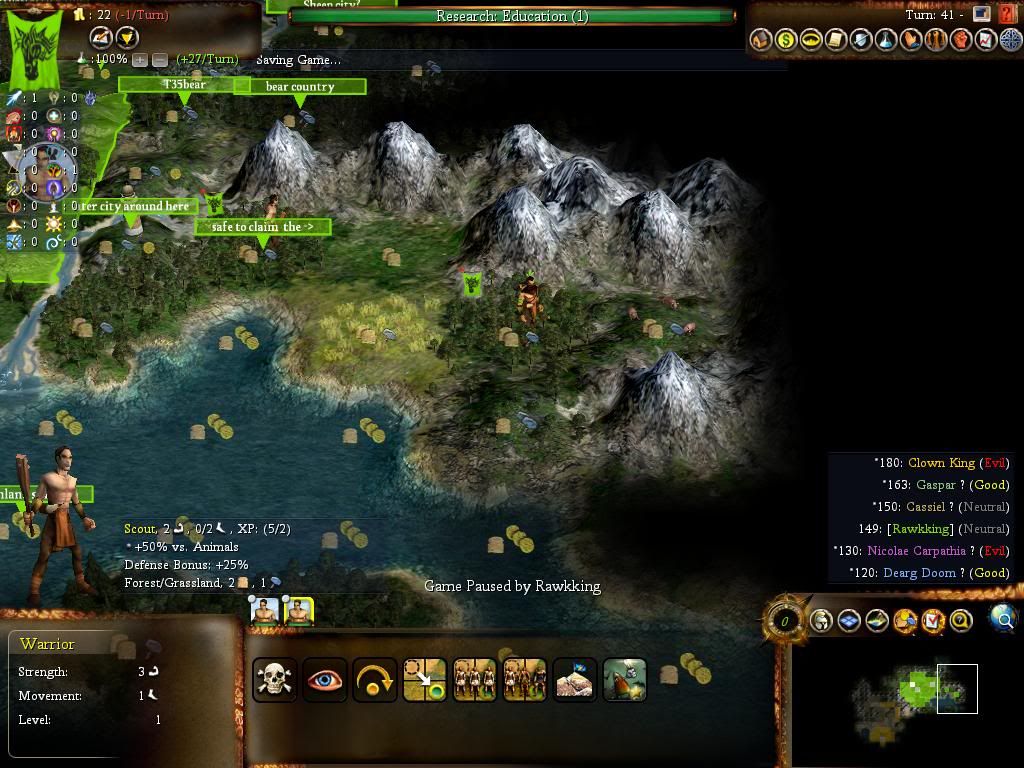Screen dimensions: 1024x768
Task: Click the Research: Education progress bar
Action: click(x=512, y=16)
